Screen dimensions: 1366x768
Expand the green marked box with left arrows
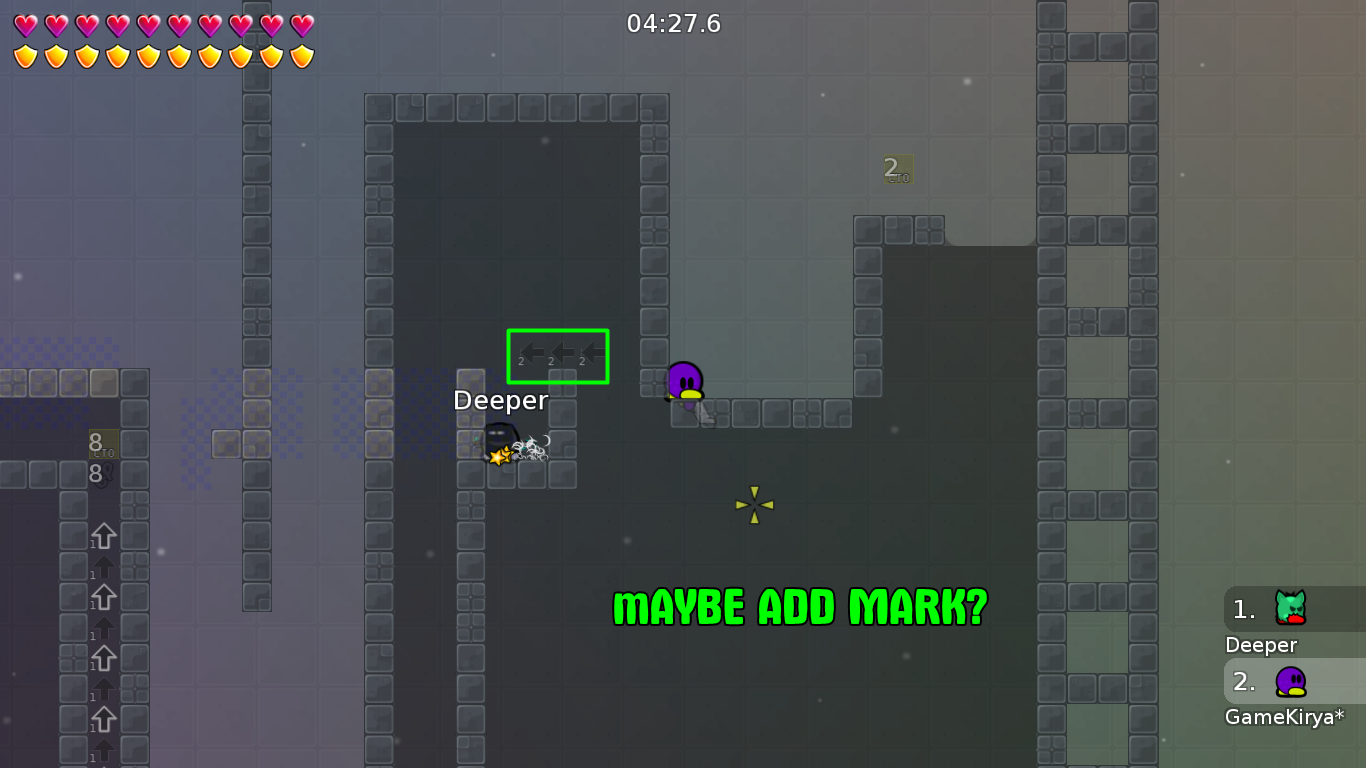[558, 356]
